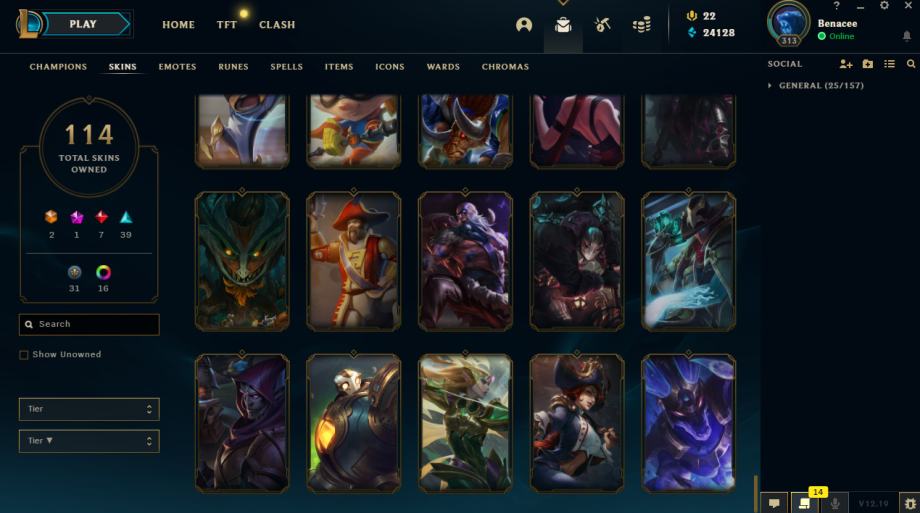Image resolution: width=920 pixels, height=513 pixels.
Task: Toggle the Show Unowned checkbox
Action: click(24, 355)
